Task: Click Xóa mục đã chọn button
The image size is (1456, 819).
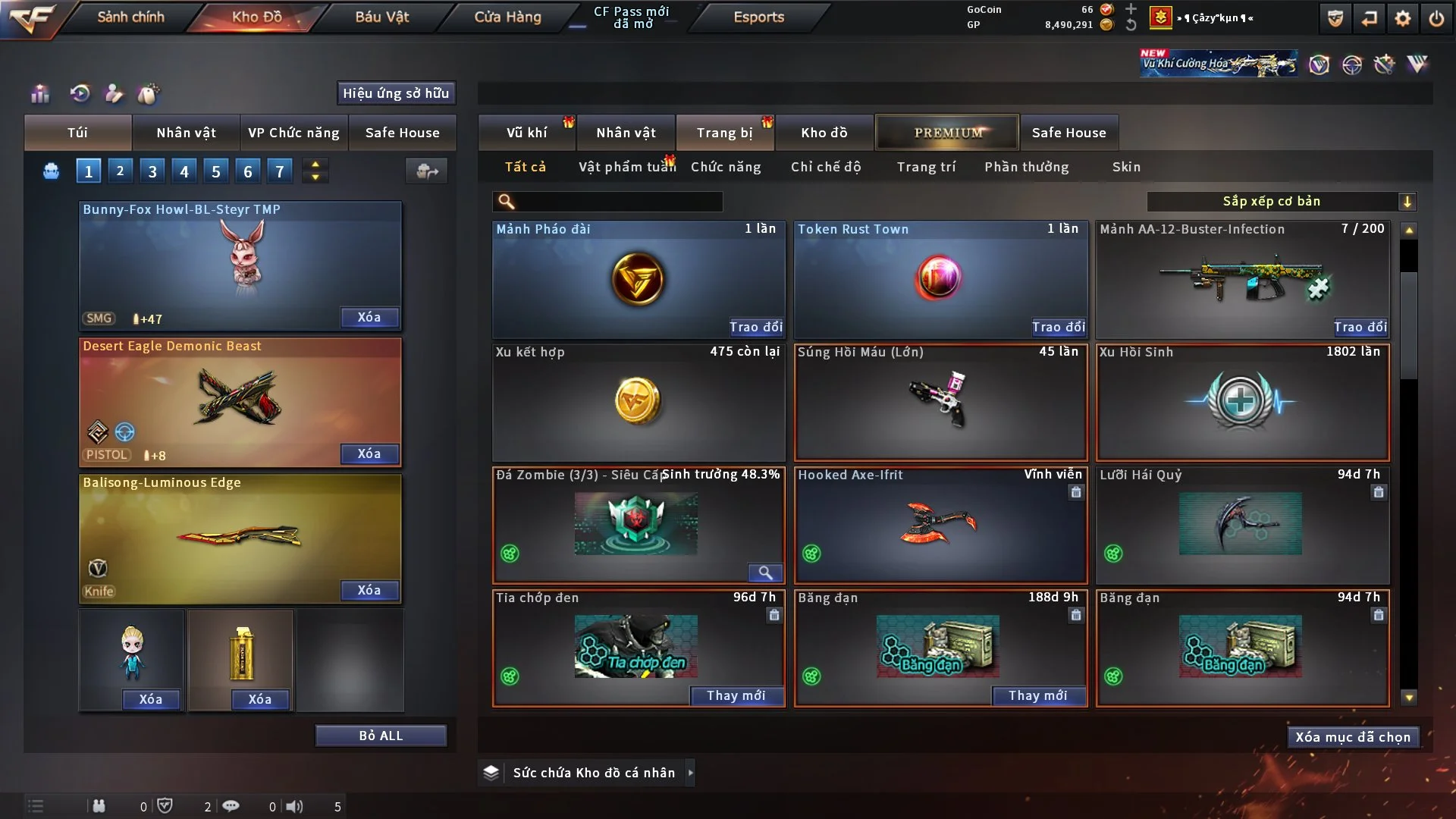Action: click(1353, 737)
